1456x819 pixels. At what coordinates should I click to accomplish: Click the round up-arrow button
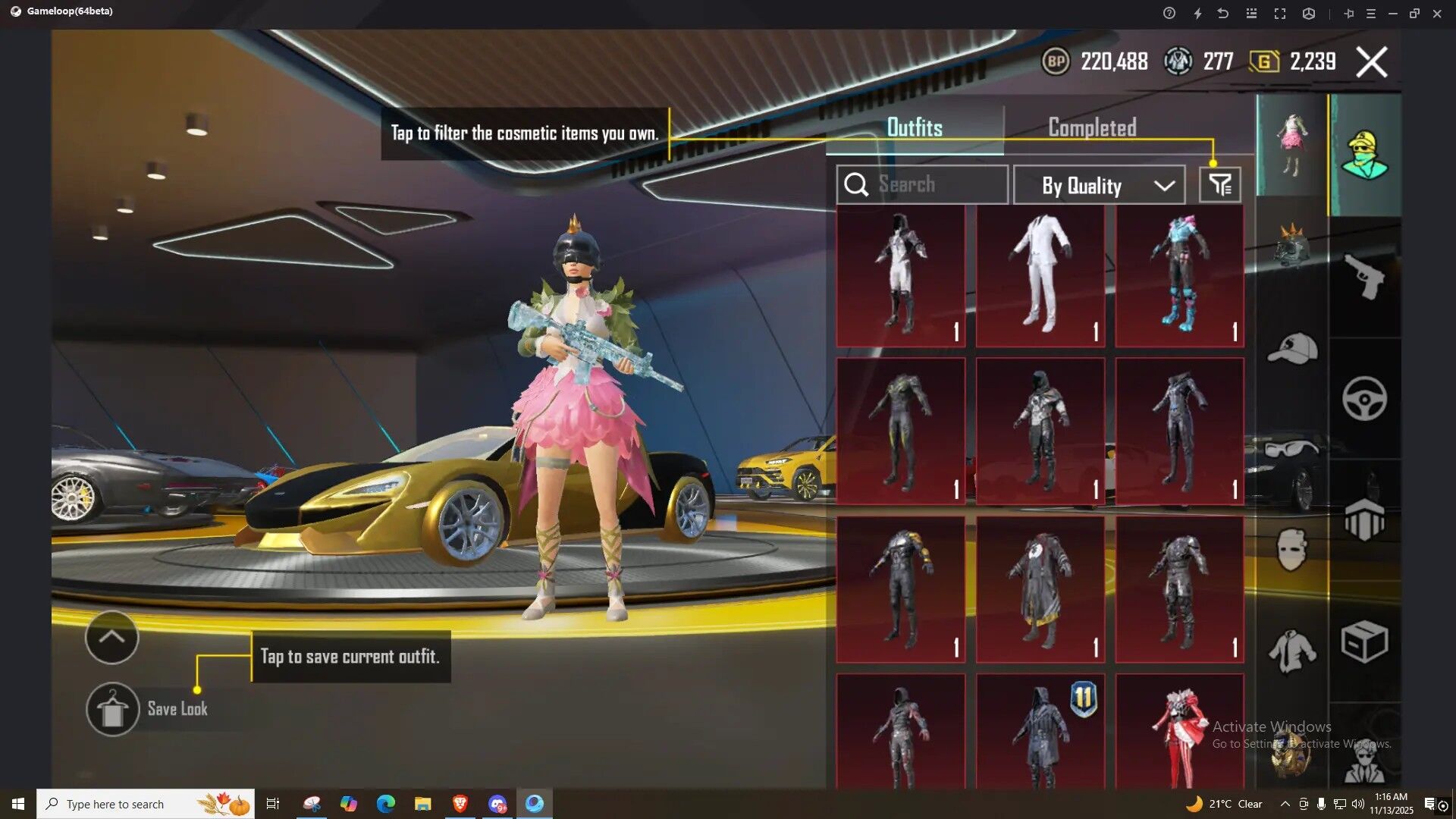pyautogui.click(x=111, y=638)
